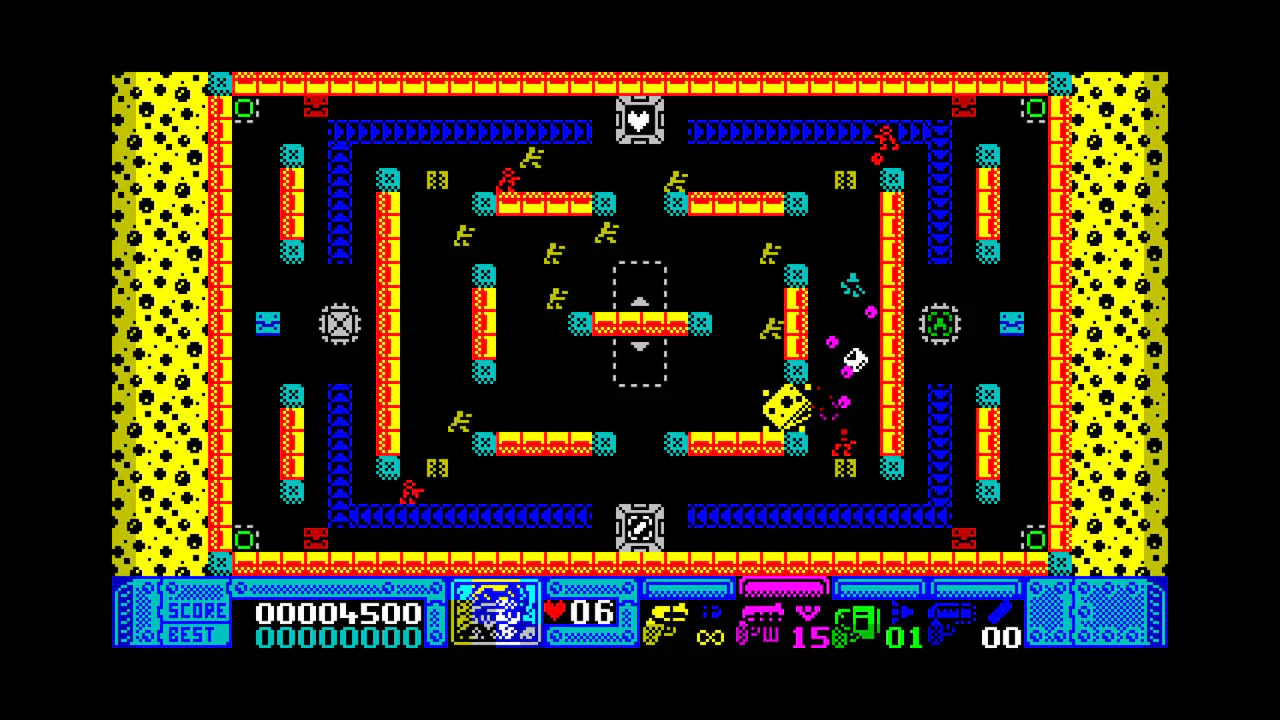The width and height of the screenshot is (1280, 720).
Task: Click the down arrow inside the dashed center zone
Action: pyautogui.click(x=639, y=347)
